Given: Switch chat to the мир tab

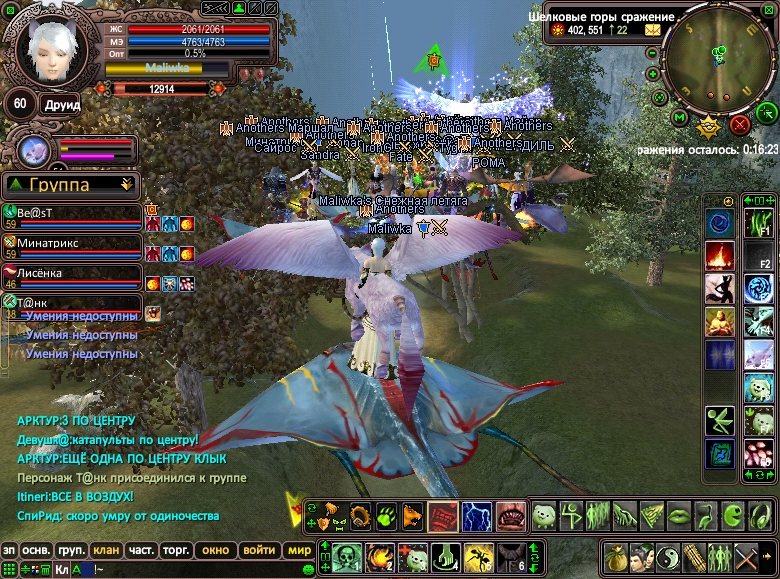Looking at the screenshot, I should [298, 550].
